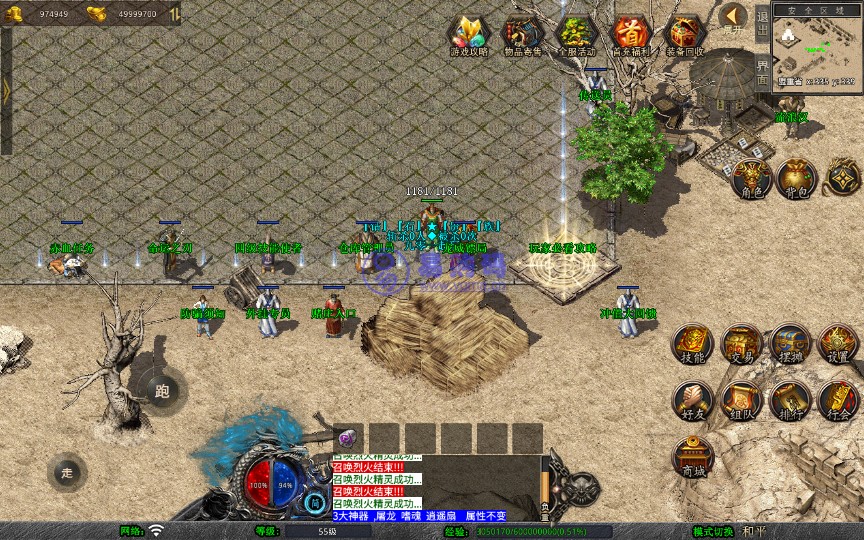Click the 展开 expand arrow button
The height and width of the screenshot is (540, 864).
coord(733,18)
